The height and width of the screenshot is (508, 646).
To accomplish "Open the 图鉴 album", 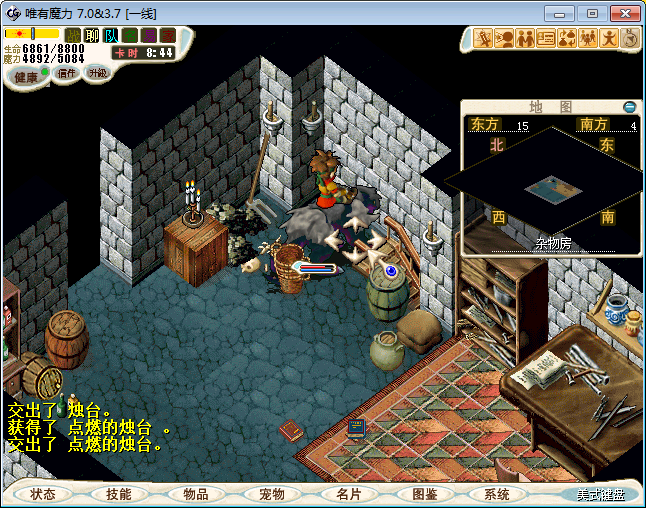I will pos(423,494).
